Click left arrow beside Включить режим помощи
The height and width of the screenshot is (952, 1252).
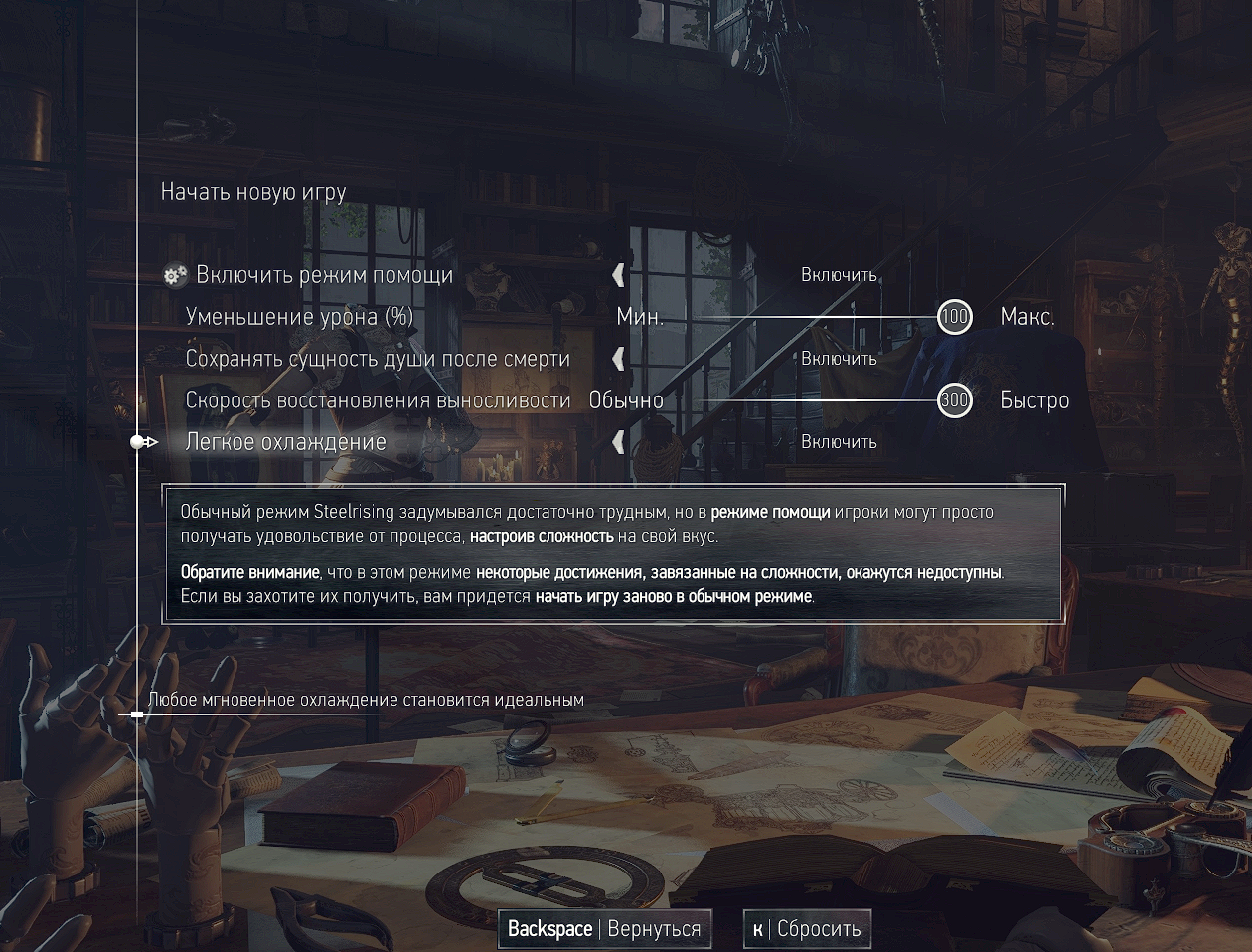(x=619, y=275)
